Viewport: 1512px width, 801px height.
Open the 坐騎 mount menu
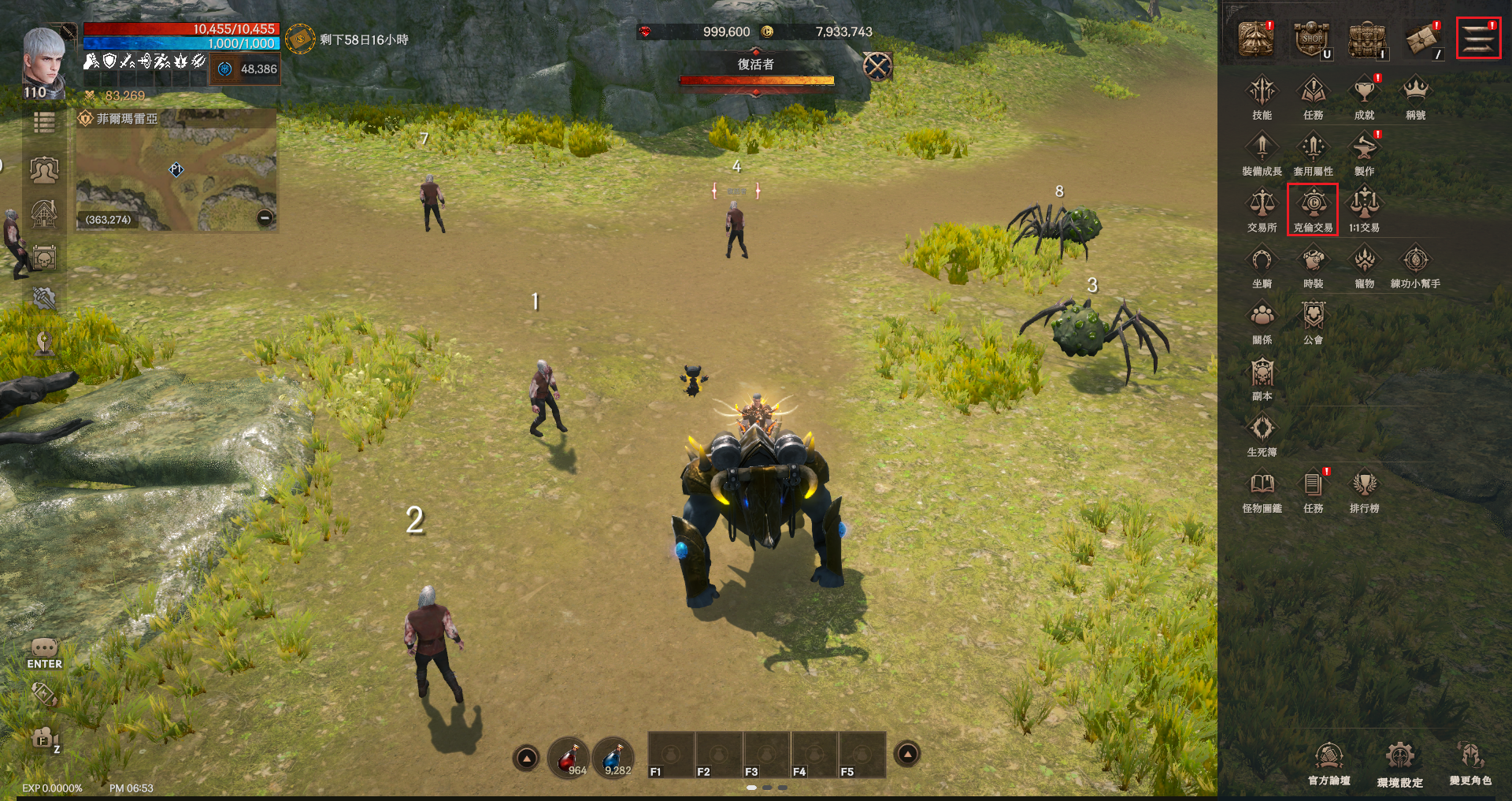point(1262,265)
